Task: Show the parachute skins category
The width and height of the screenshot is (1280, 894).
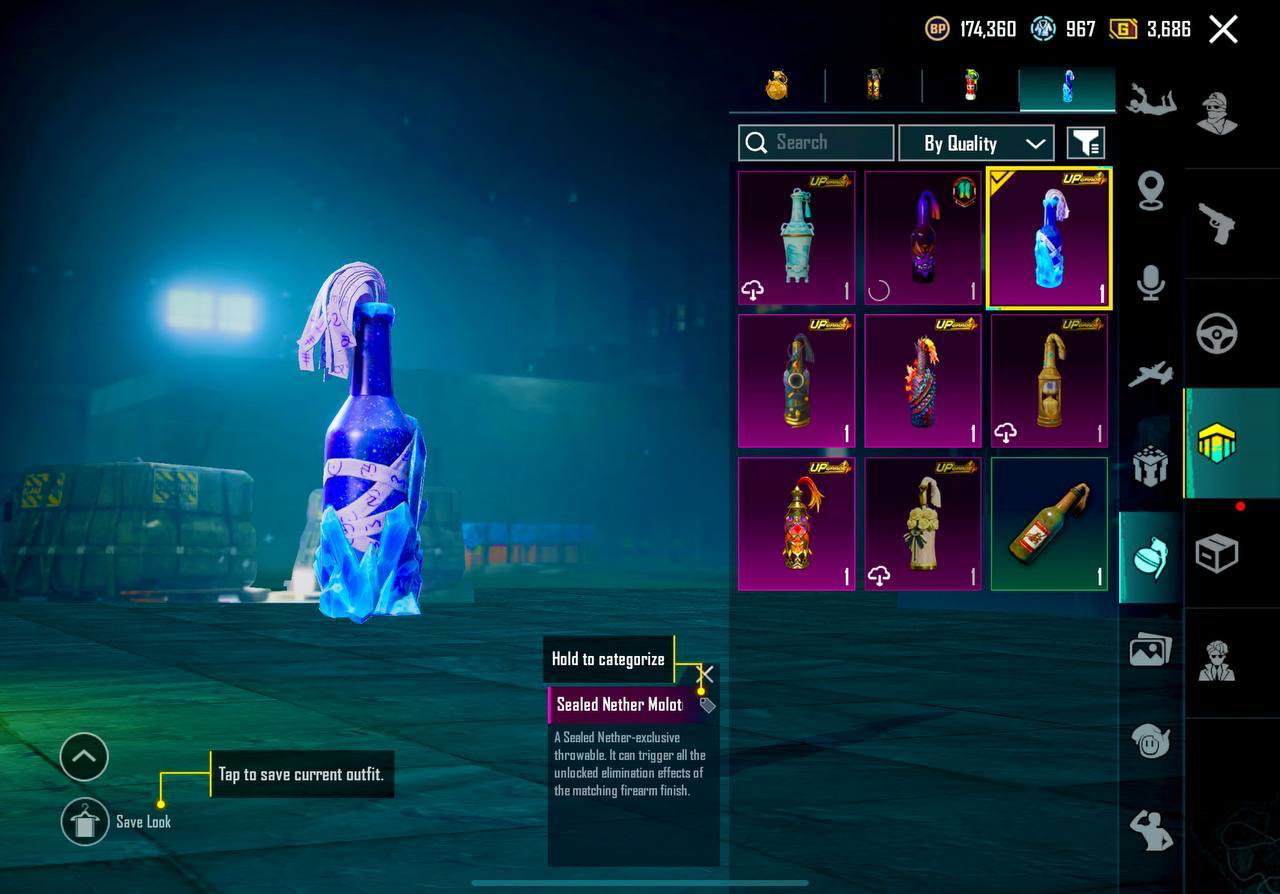Action: point(1150,101)
